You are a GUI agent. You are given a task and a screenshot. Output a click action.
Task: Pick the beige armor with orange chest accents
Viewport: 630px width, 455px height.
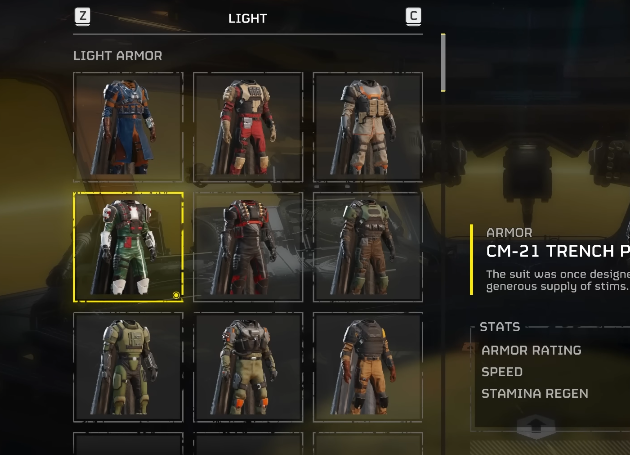368,127
